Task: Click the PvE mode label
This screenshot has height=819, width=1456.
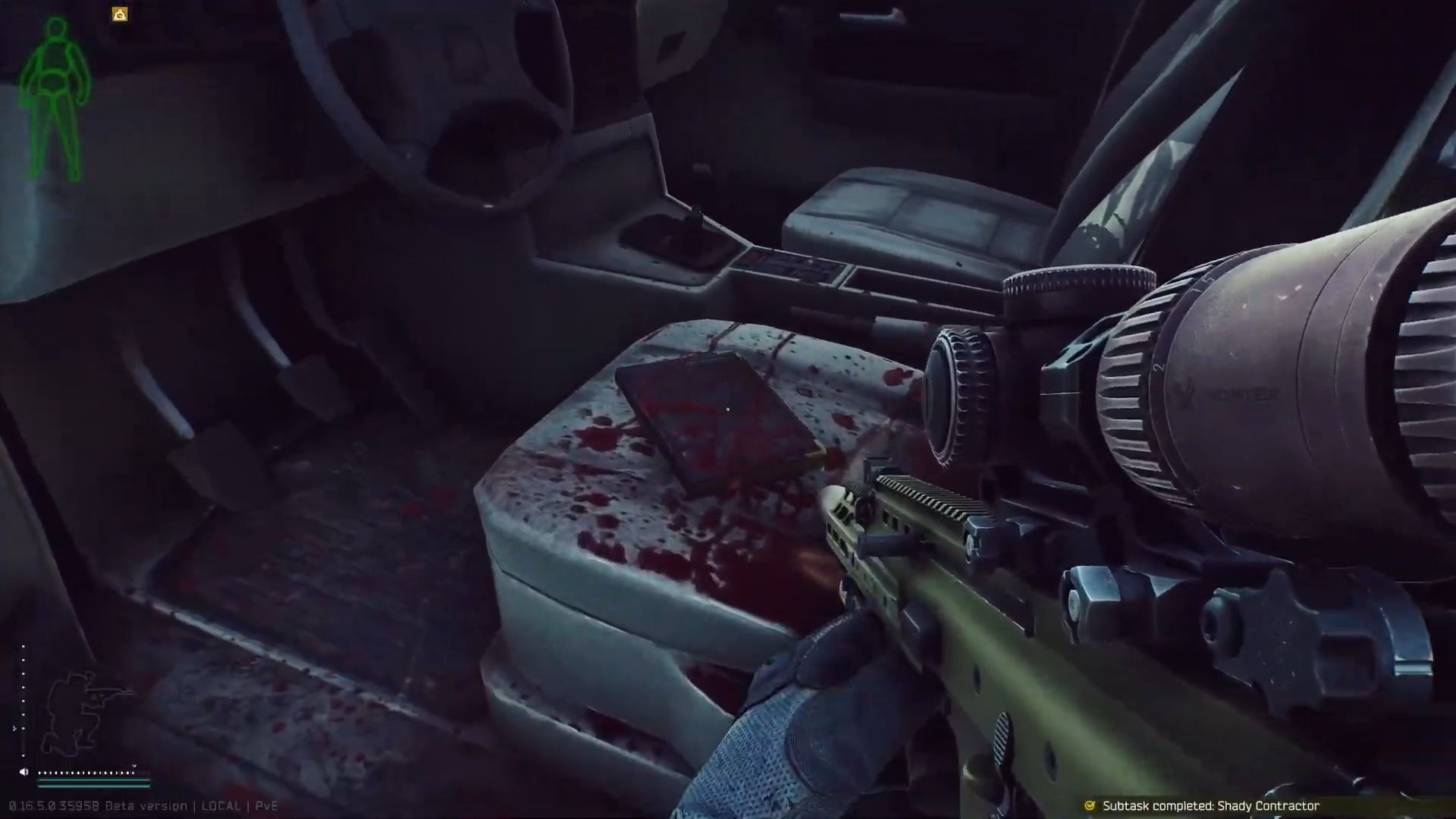Action: pyautogui.click(x=268, y=807)
